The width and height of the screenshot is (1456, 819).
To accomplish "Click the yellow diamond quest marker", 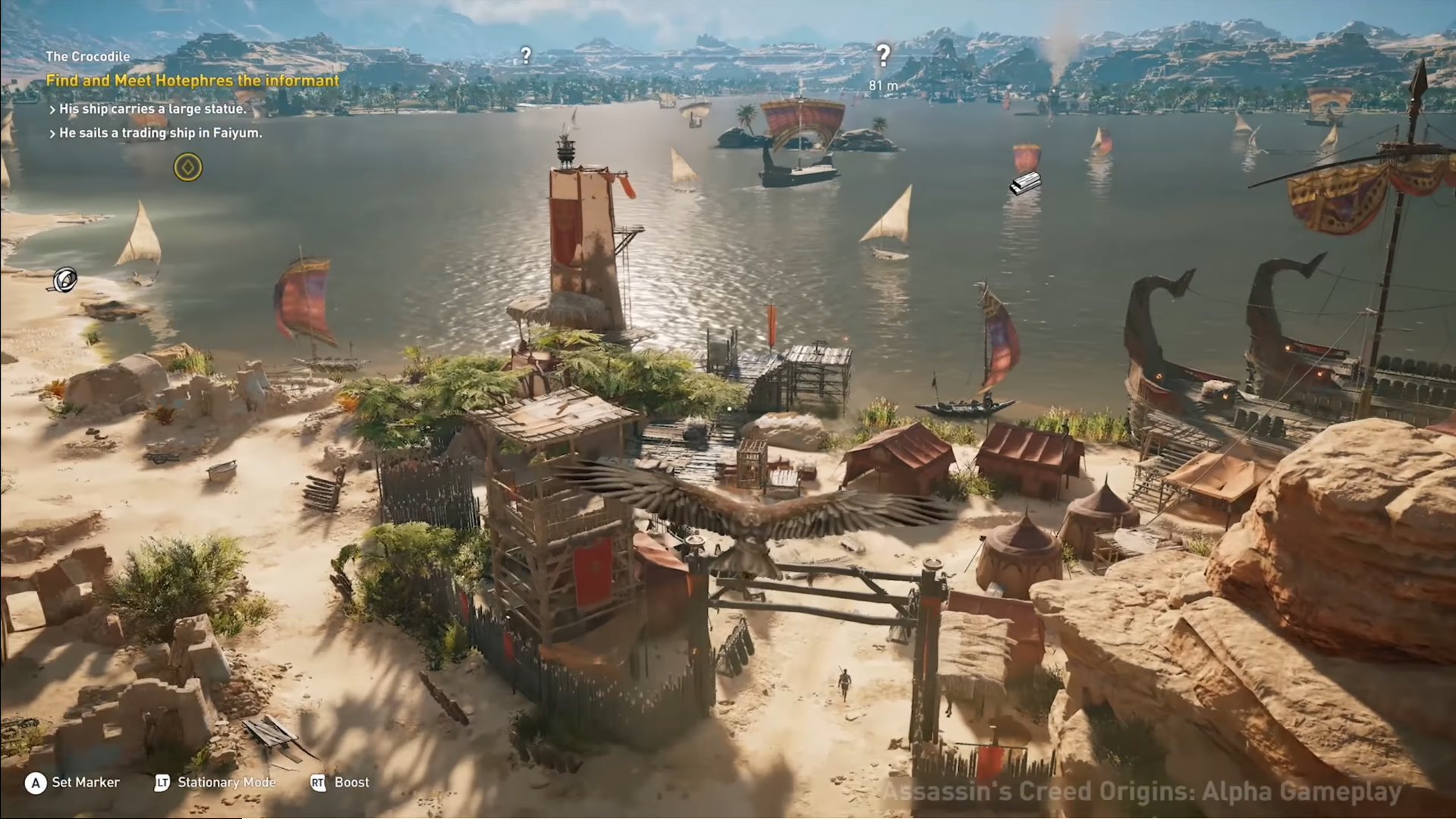I will pyautogui.click(x=187, y=167).
